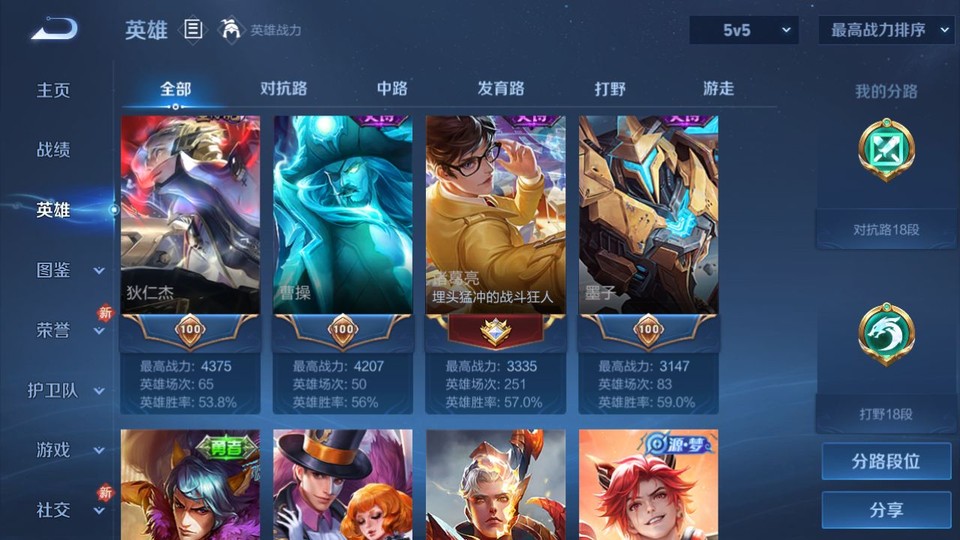Expand the 图鉴 sidebar section
The height and width of the screenshot is (540, 960).
(99, 270)
